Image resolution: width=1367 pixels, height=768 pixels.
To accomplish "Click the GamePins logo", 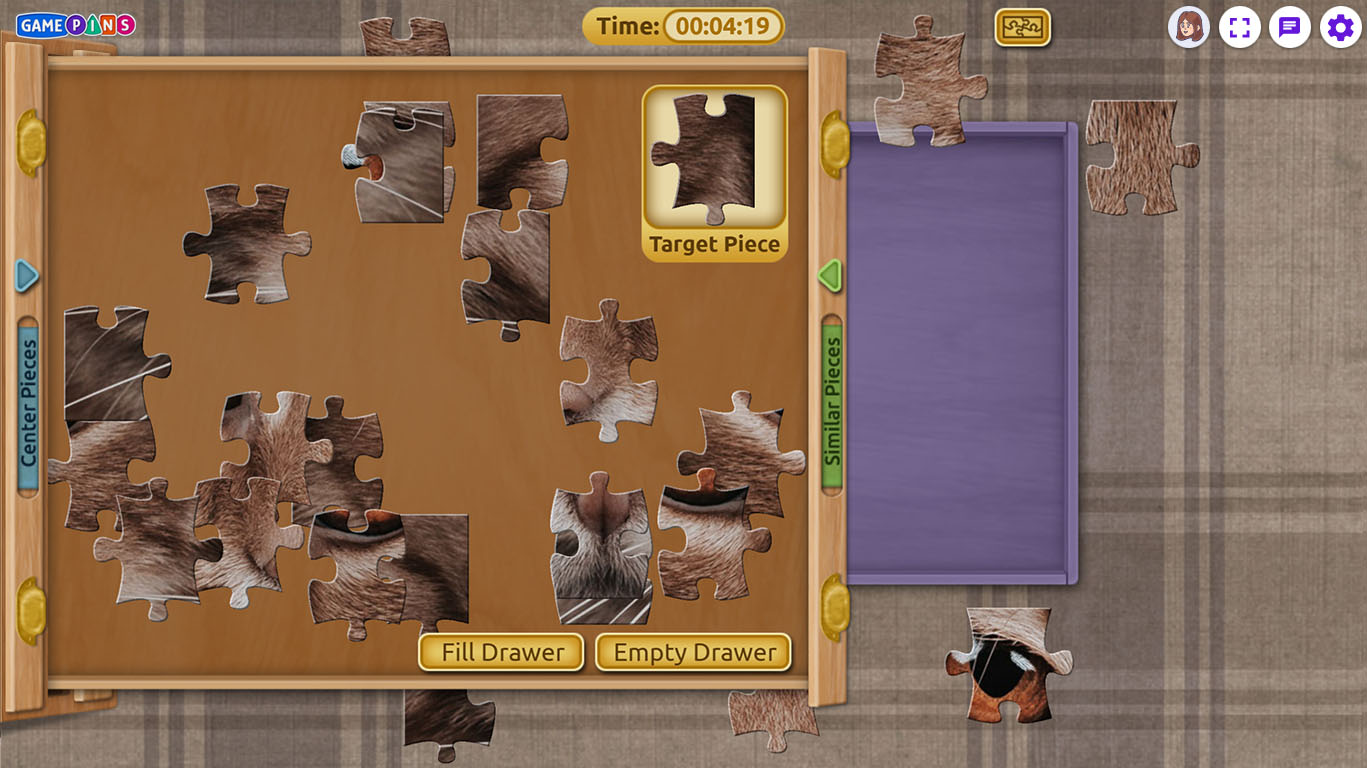I will (76, 25).
